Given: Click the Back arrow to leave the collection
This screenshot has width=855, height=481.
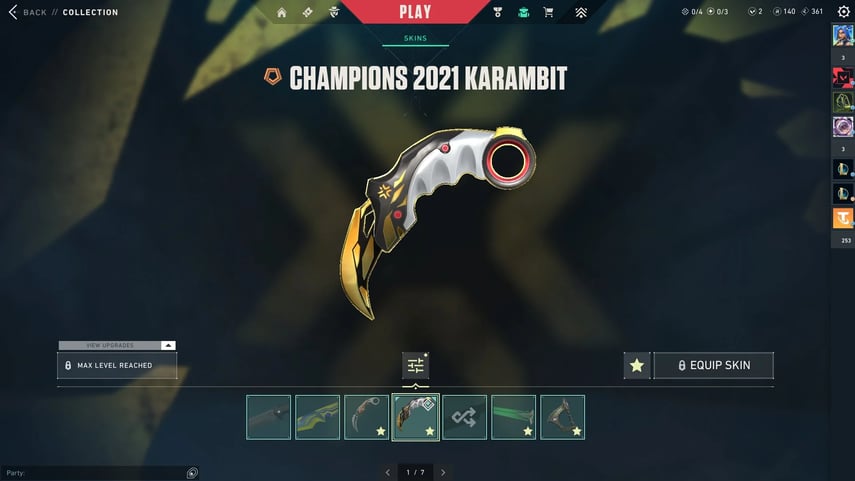Looking at the screenshot, I should tap(13, 12).
